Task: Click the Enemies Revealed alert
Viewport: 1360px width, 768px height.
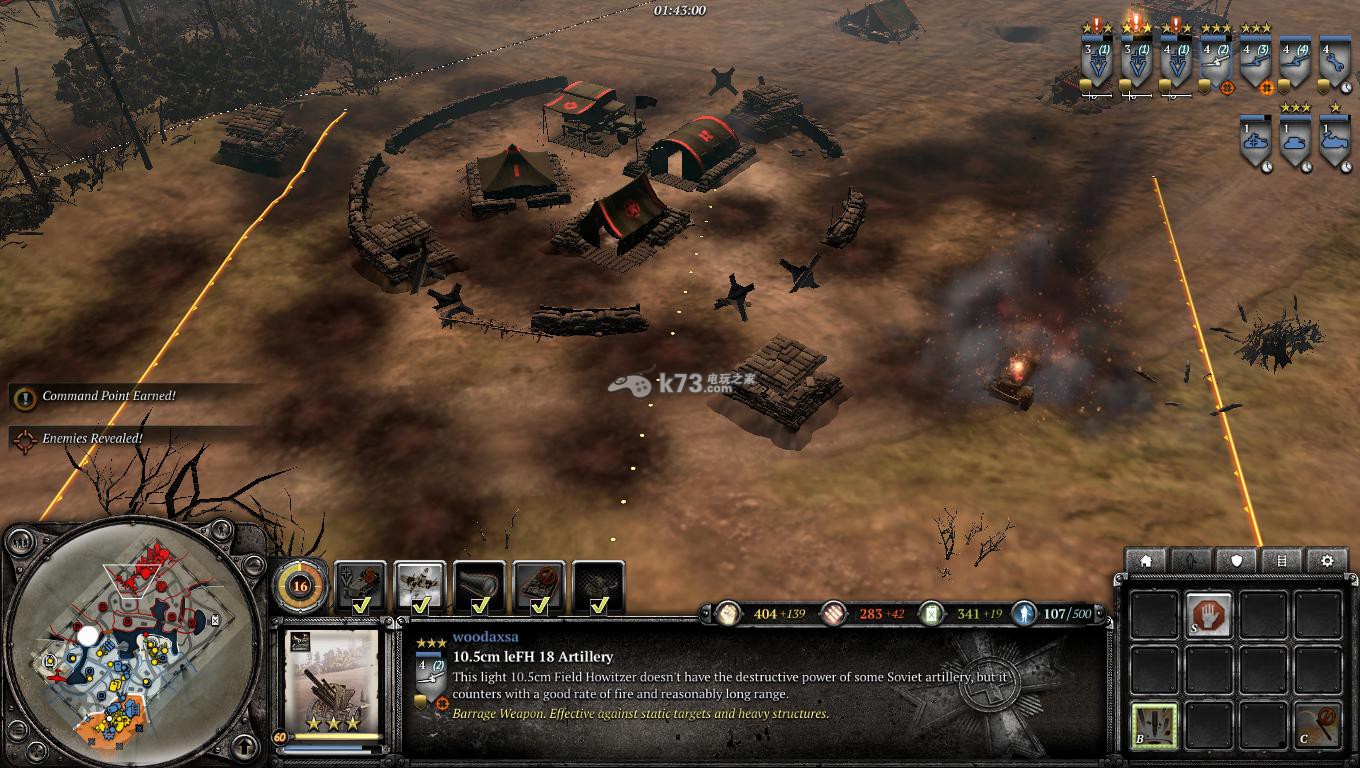Action: tap(92, 438)
